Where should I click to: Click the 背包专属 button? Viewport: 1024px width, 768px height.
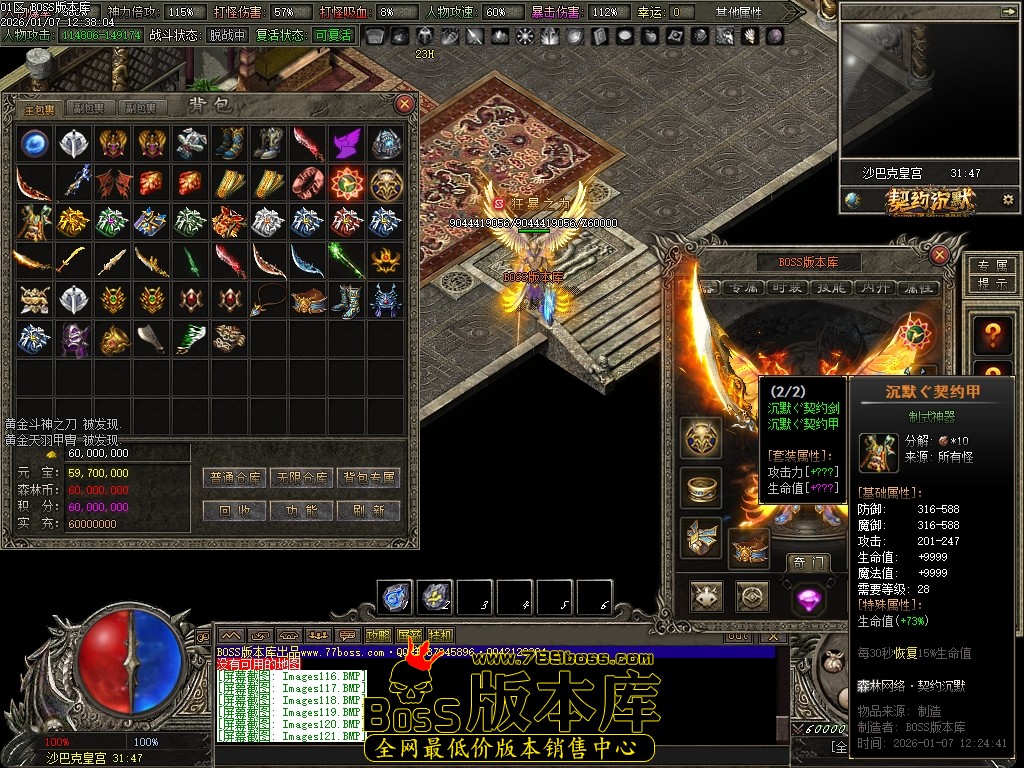tap(368, 477)
